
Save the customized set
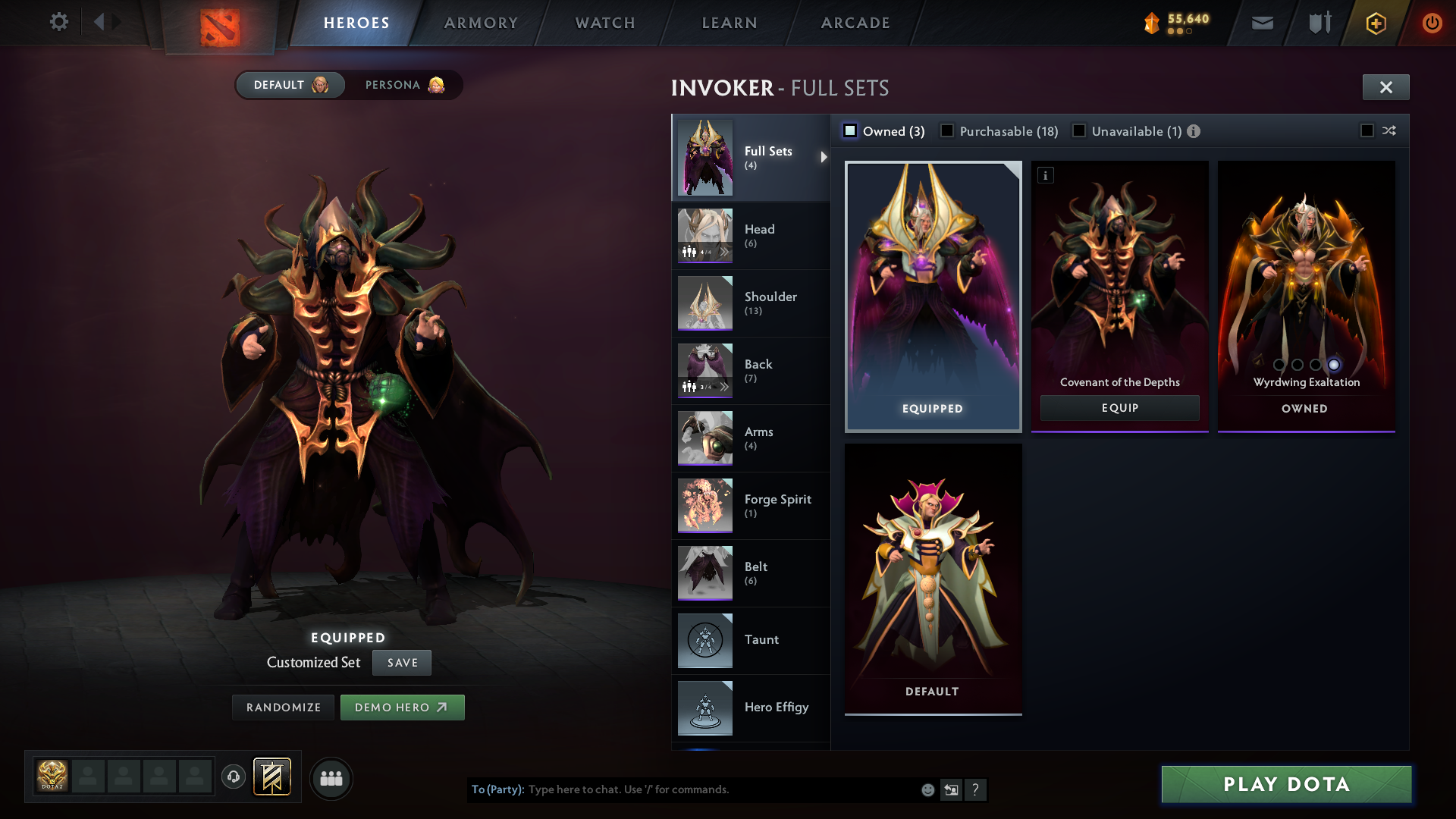402,663
